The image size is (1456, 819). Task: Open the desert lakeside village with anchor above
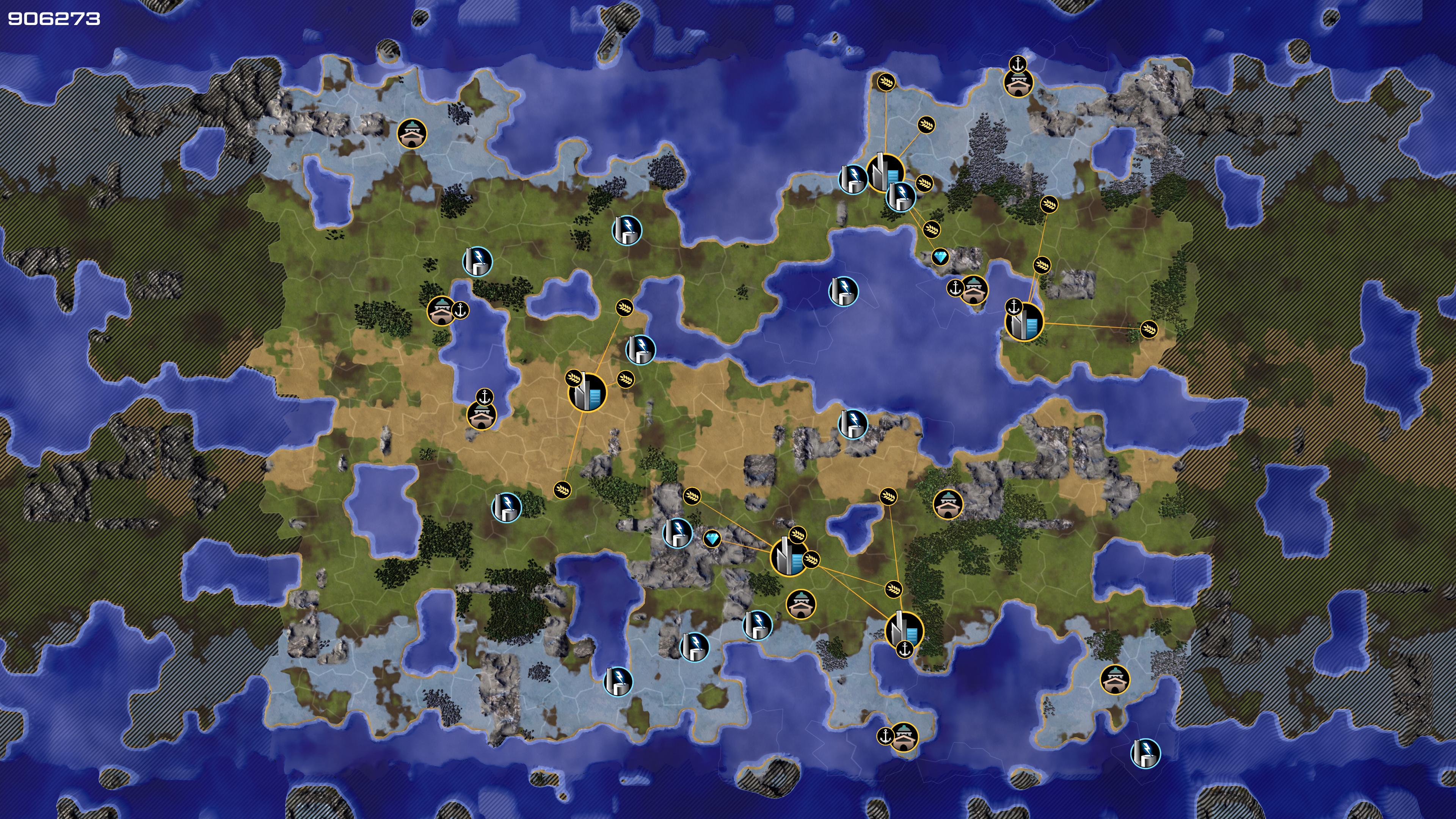pos(481,415)
